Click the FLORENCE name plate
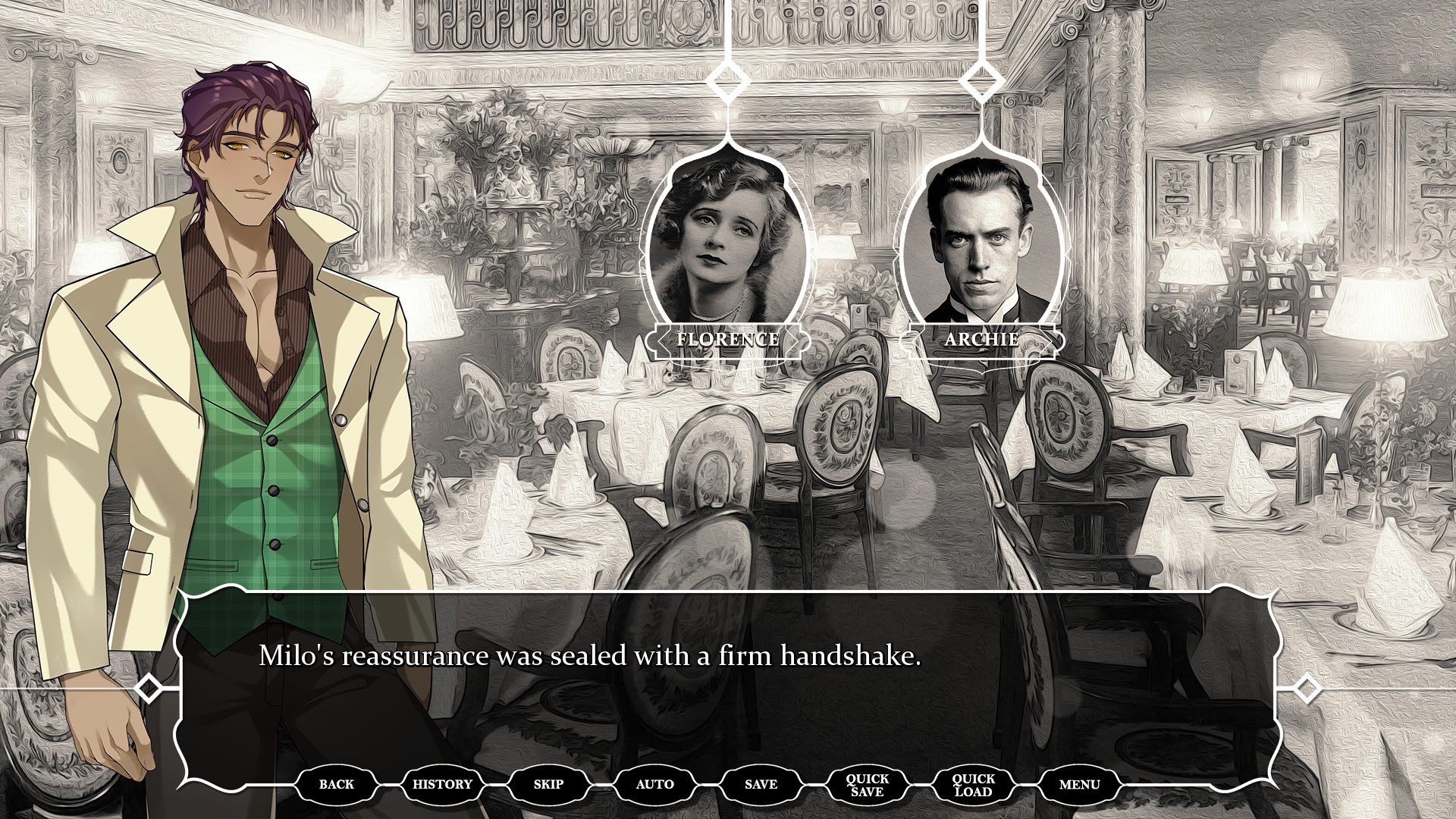This screenshot has height=819, width=1456. click(728, 340)
